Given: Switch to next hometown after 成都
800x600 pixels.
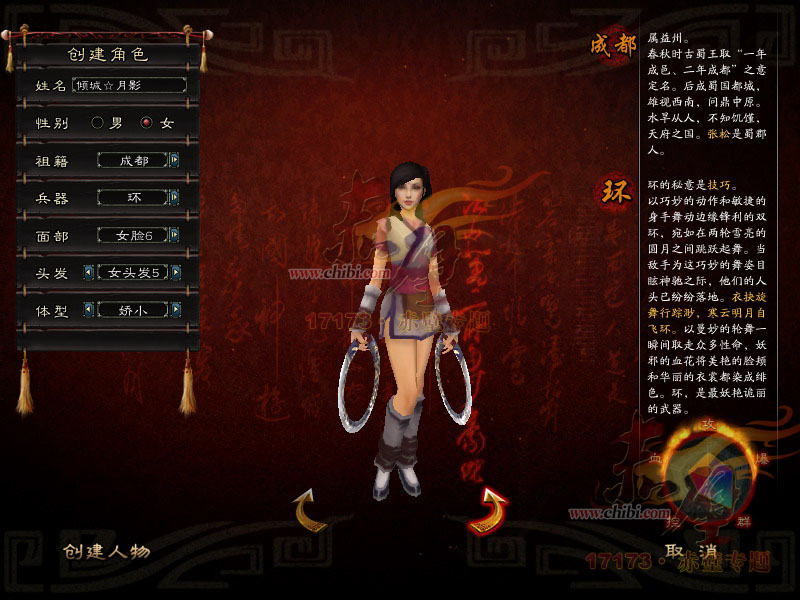Looking at the screenshot, I should coord(175,160).
